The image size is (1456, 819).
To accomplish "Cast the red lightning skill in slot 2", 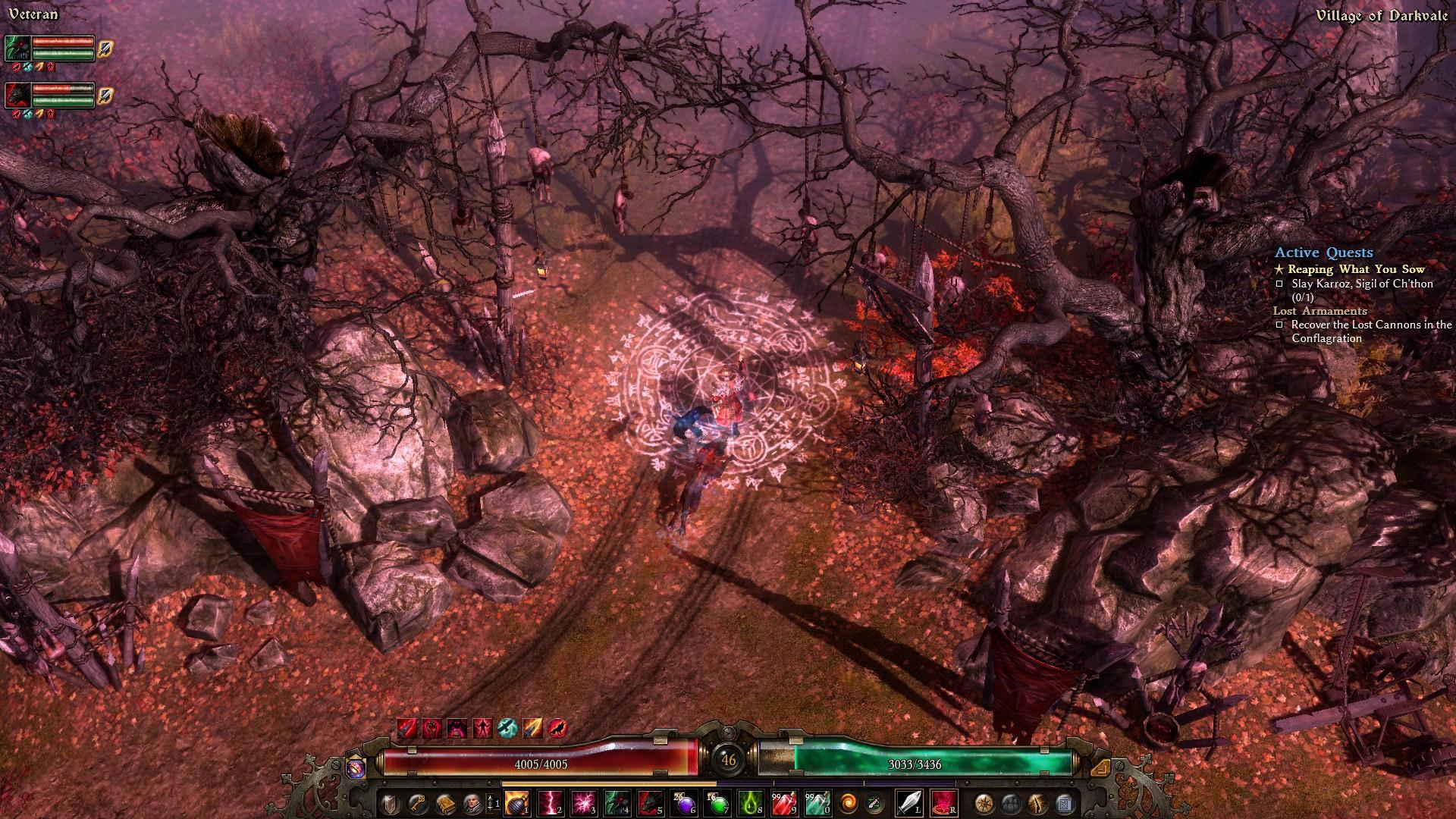I will point(551,802).
